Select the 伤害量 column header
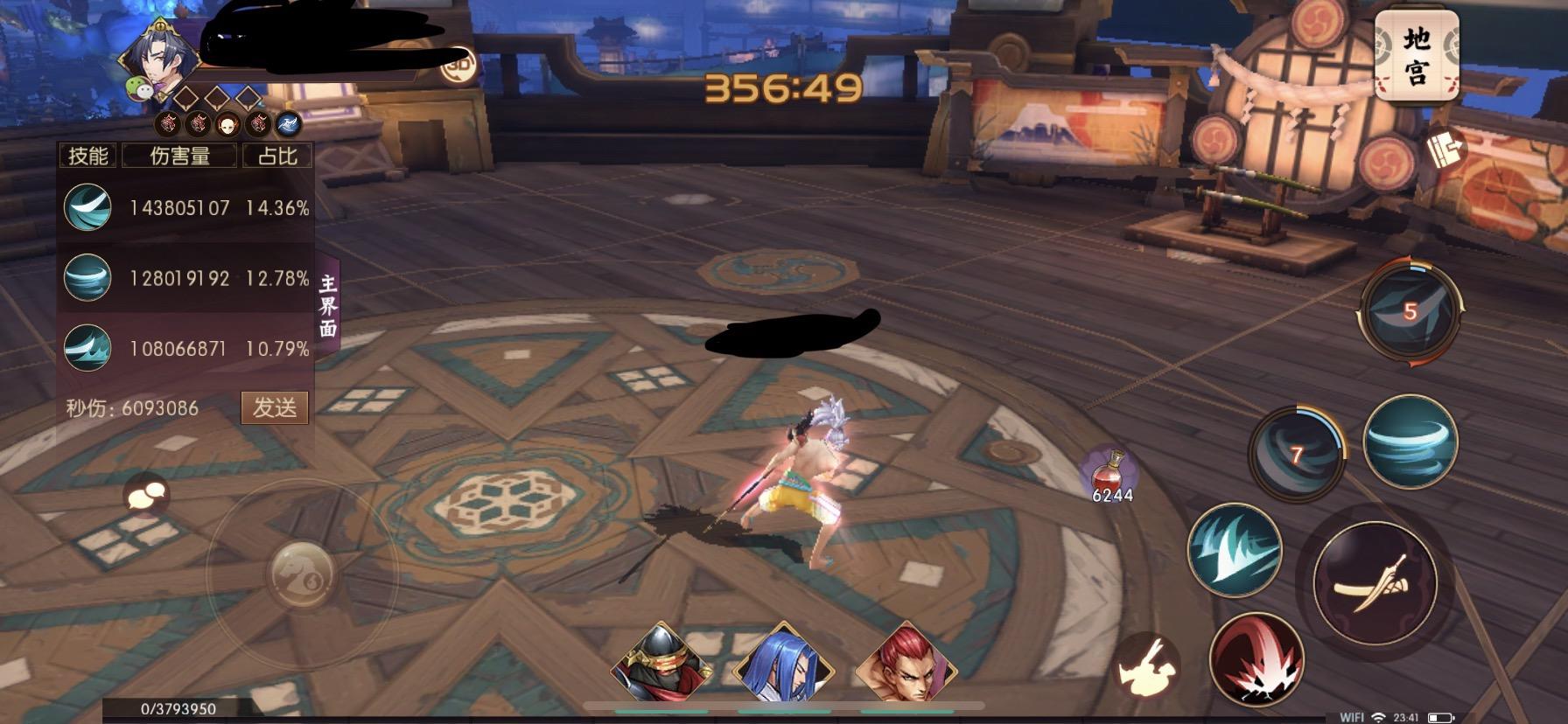The image size is (1568, 724). click(181, 155)
